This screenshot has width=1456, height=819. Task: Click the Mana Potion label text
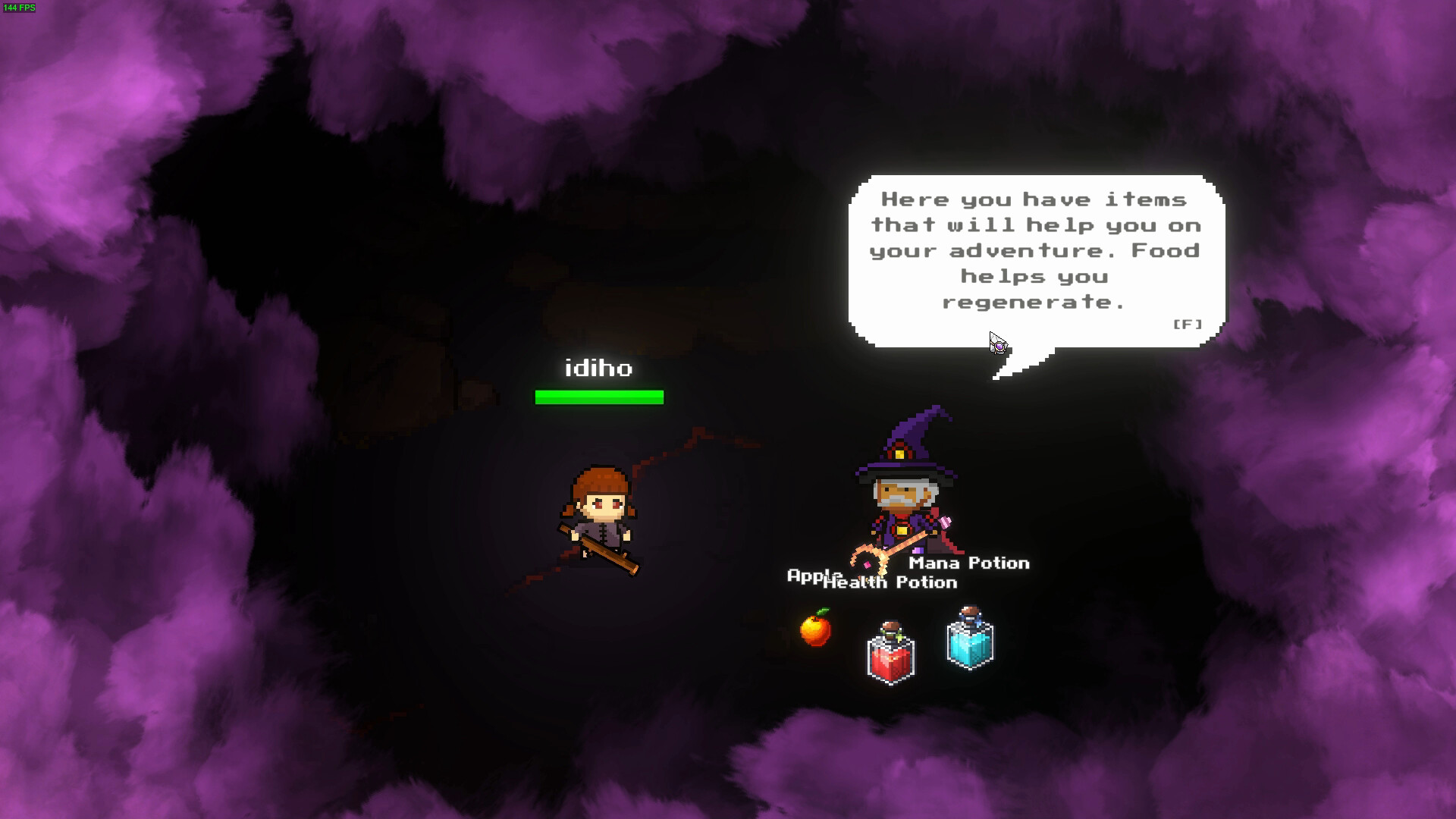tap(968, 563)
